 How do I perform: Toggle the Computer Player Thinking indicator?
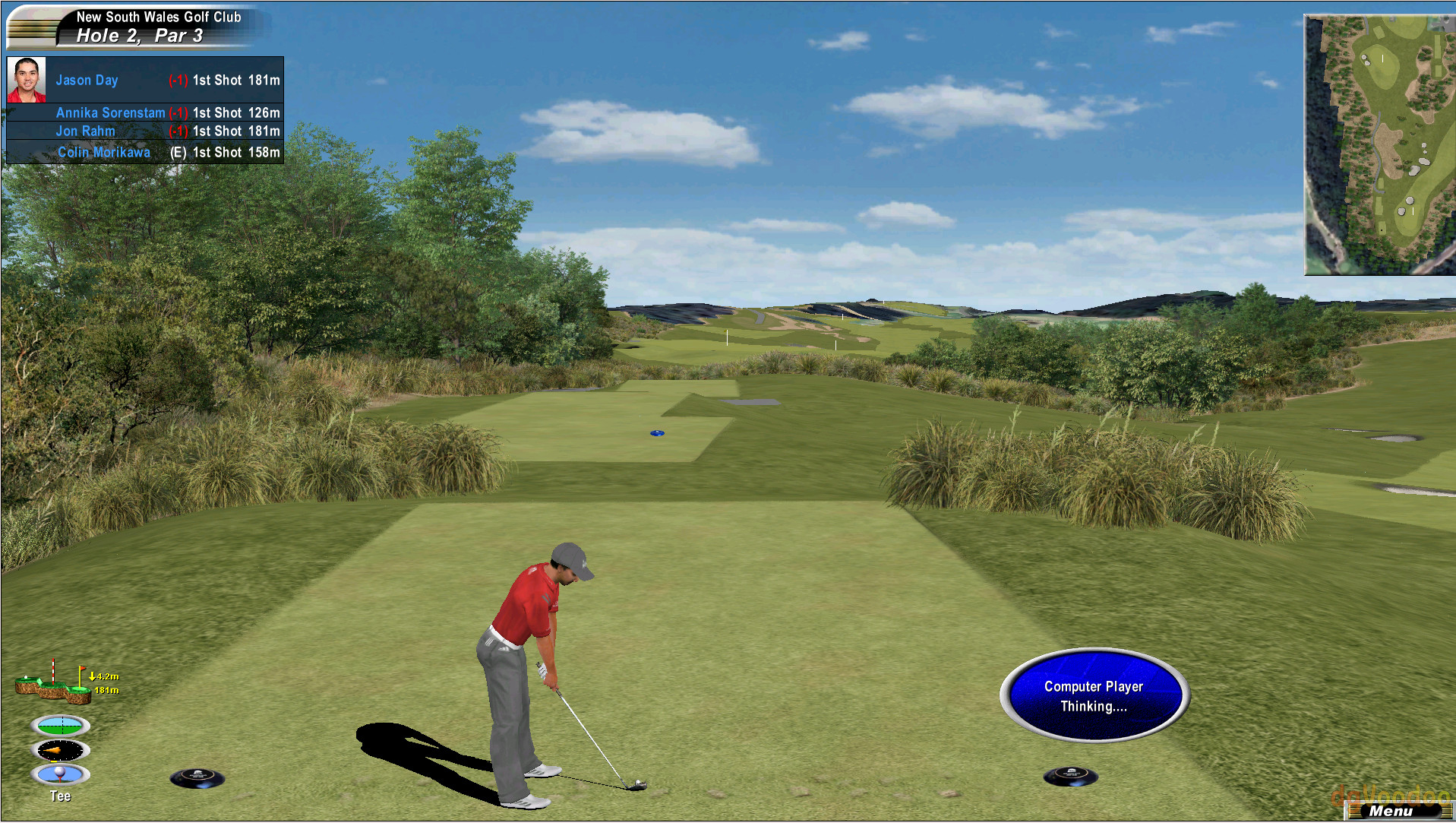point(1092,695)
